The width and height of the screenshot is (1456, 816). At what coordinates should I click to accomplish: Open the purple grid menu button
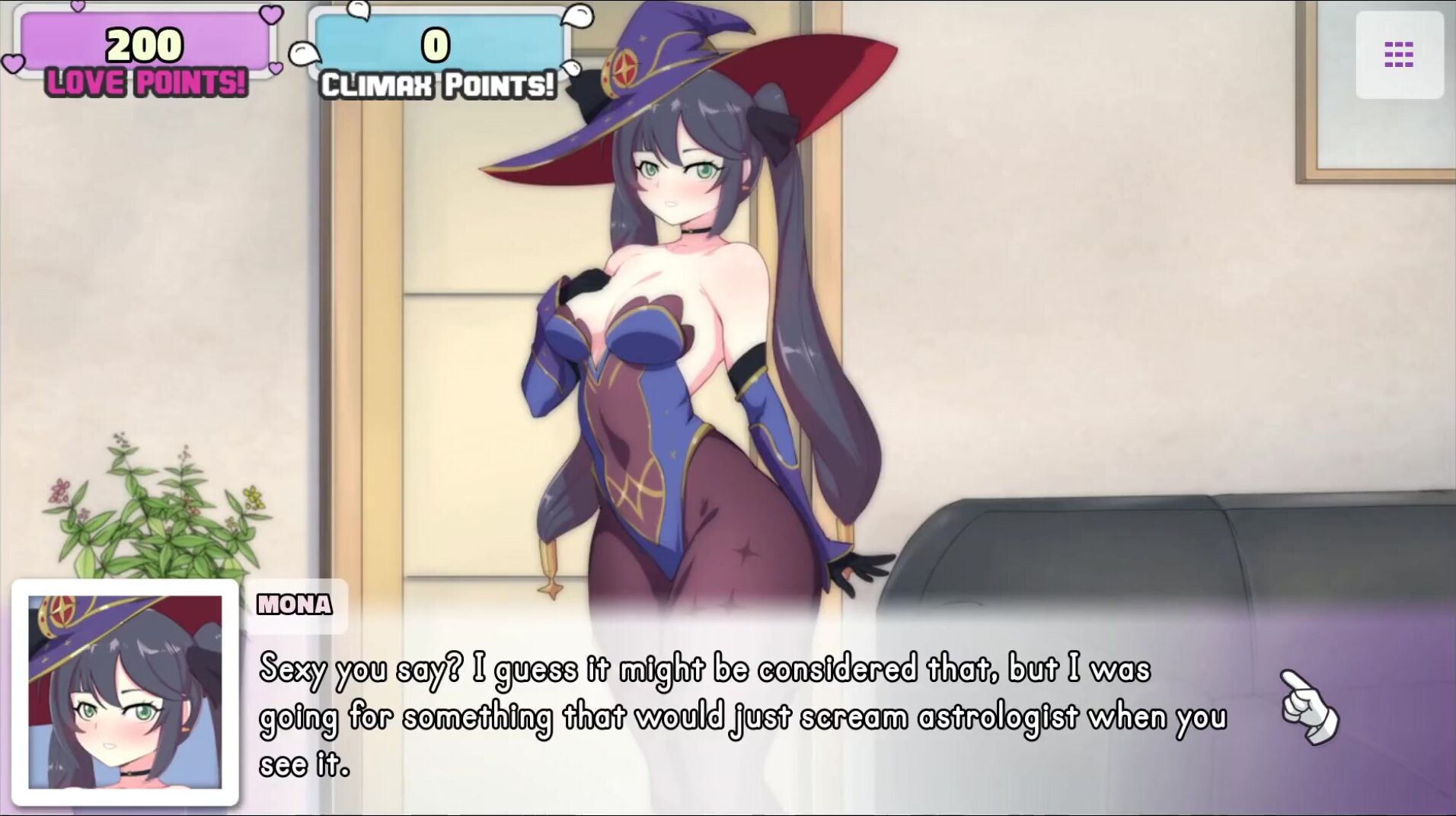[1399, 55]
